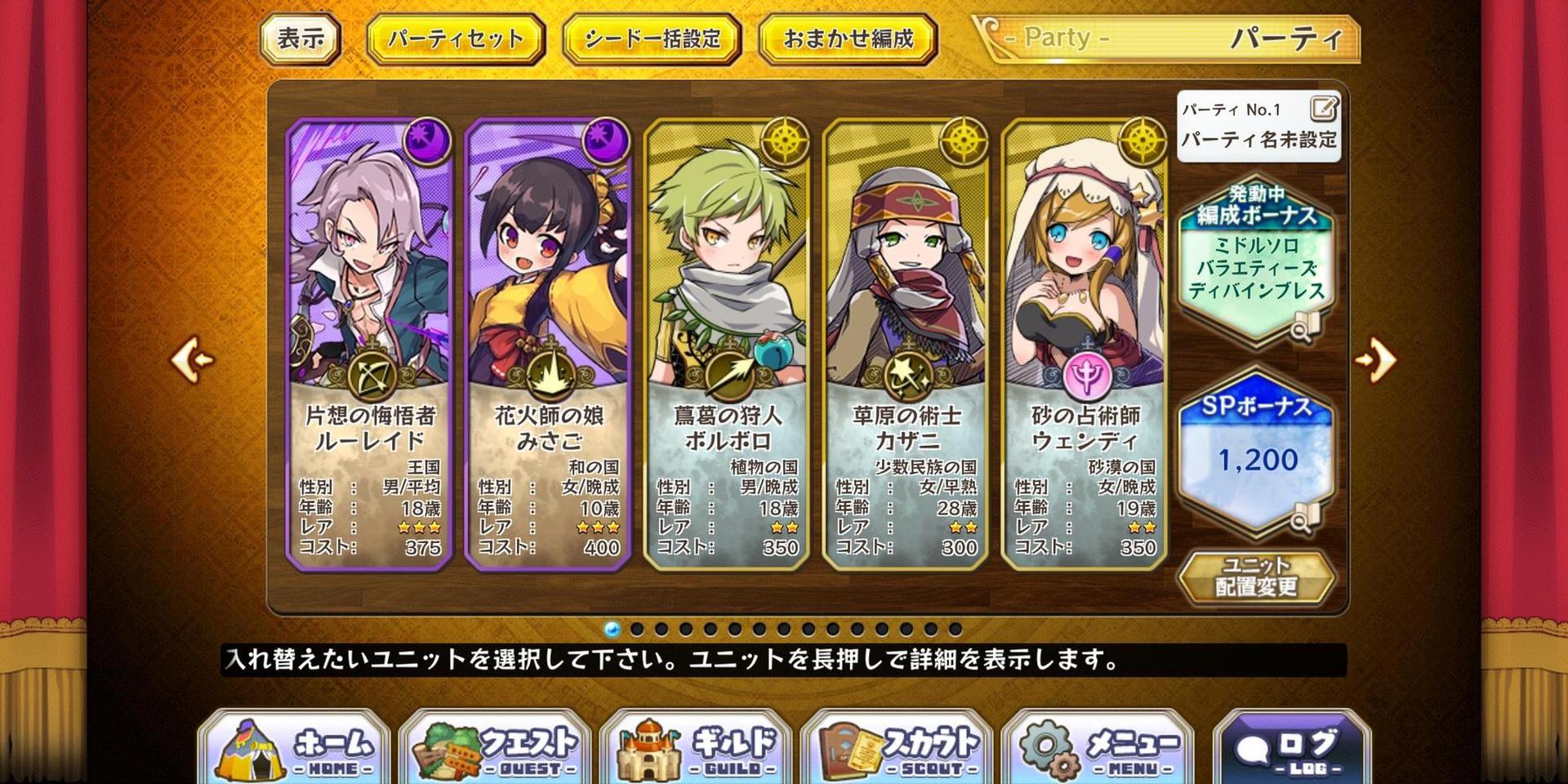This screenshot has height=784, width=1568.
Task: Go to the previous party with left arrow
Action: click(193, 359)
